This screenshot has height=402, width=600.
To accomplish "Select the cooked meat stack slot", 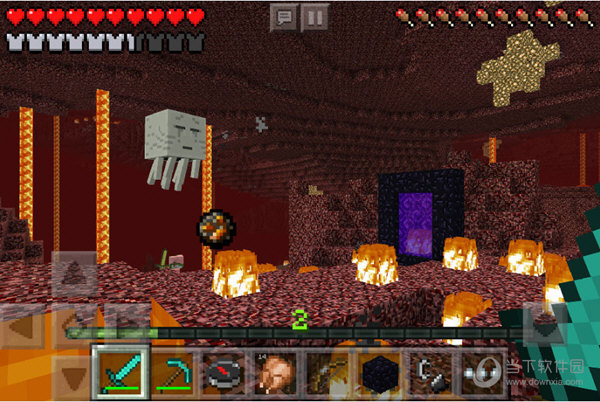I will click(277, 373).
